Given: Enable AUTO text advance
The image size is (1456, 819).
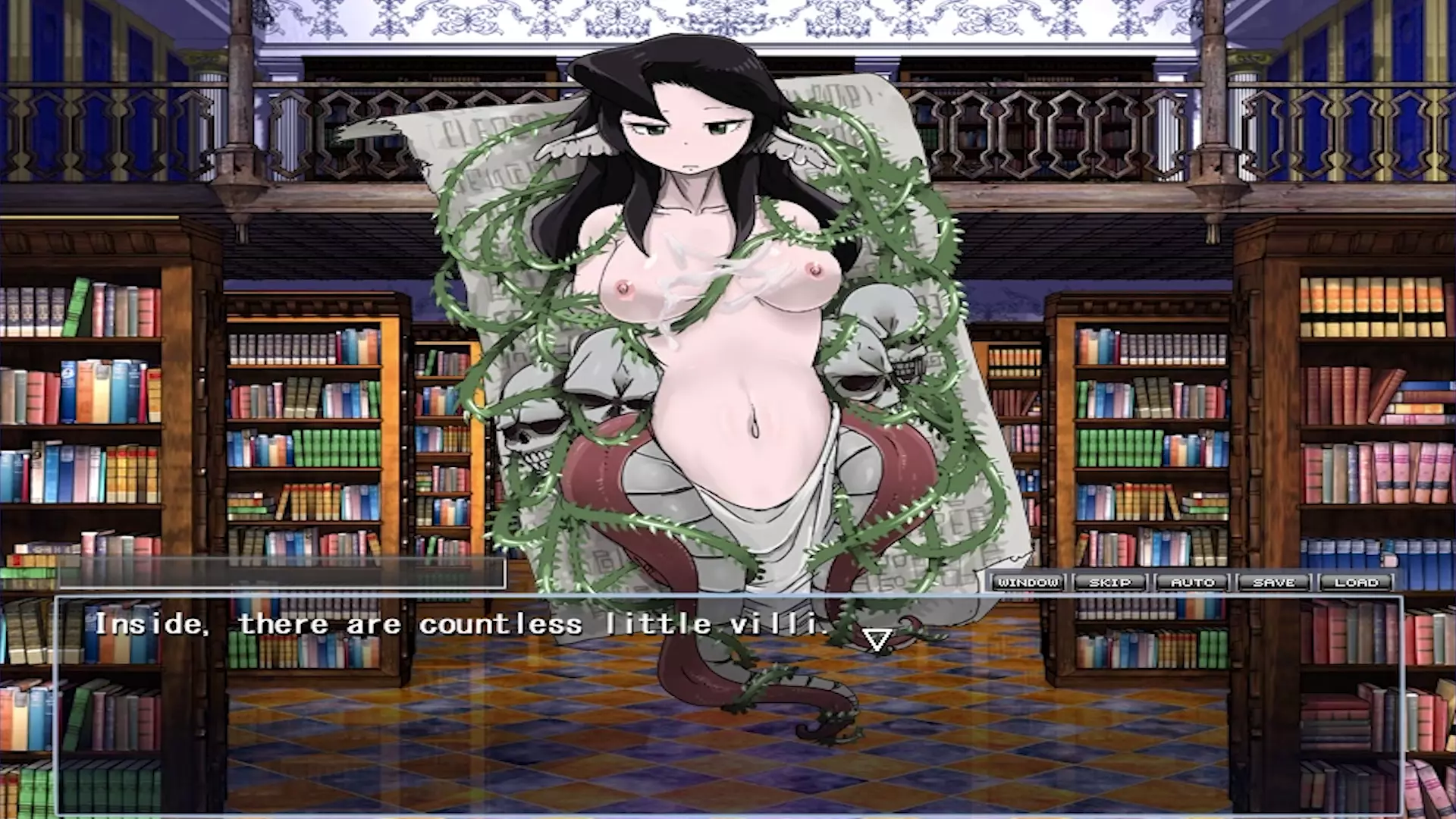Looking at the screenshot, I should (x=1193, y=582).
